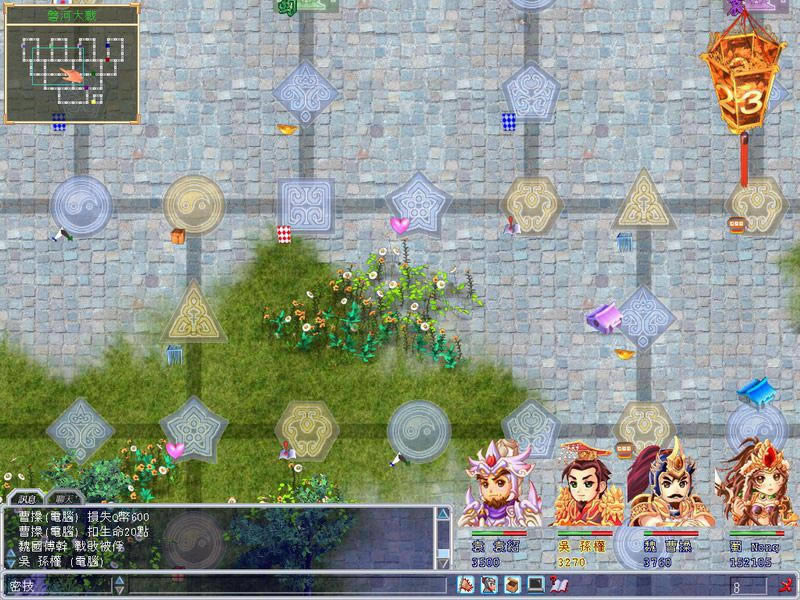Select Nong player portrait

pos(755,490)
